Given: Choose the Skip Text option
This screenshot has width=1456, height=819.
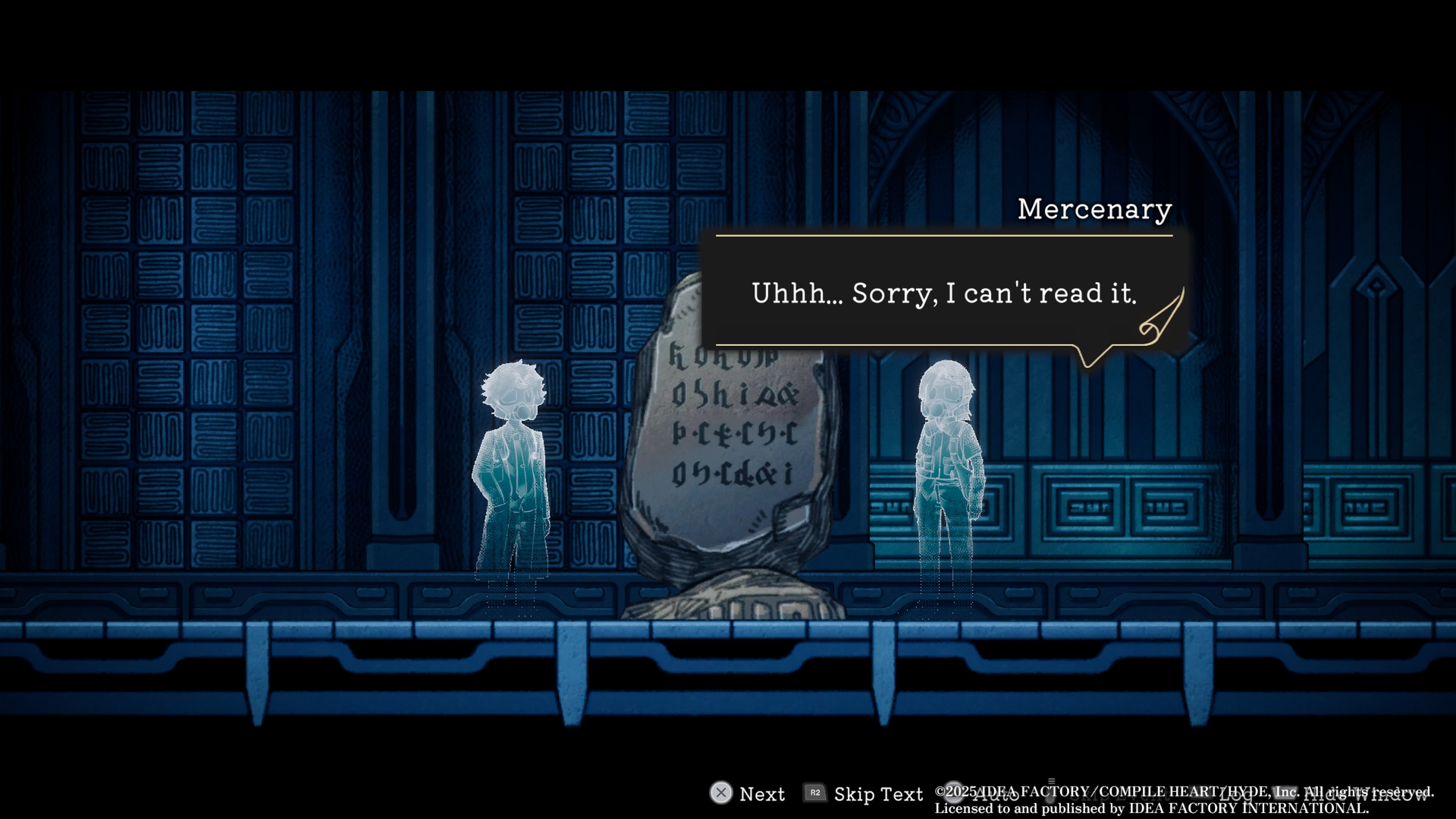Looking at the screenshot, I should click(x=878, y=794).
